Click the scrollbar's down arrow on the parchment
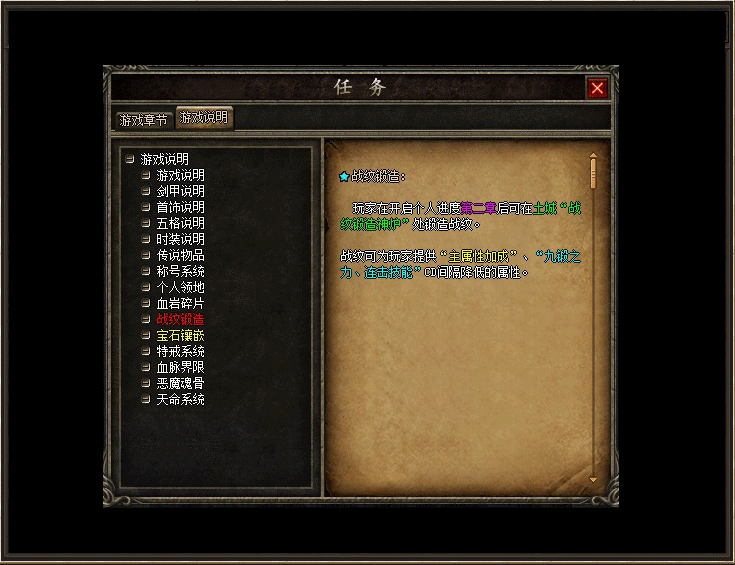735x565 pixels. (593, 480)
